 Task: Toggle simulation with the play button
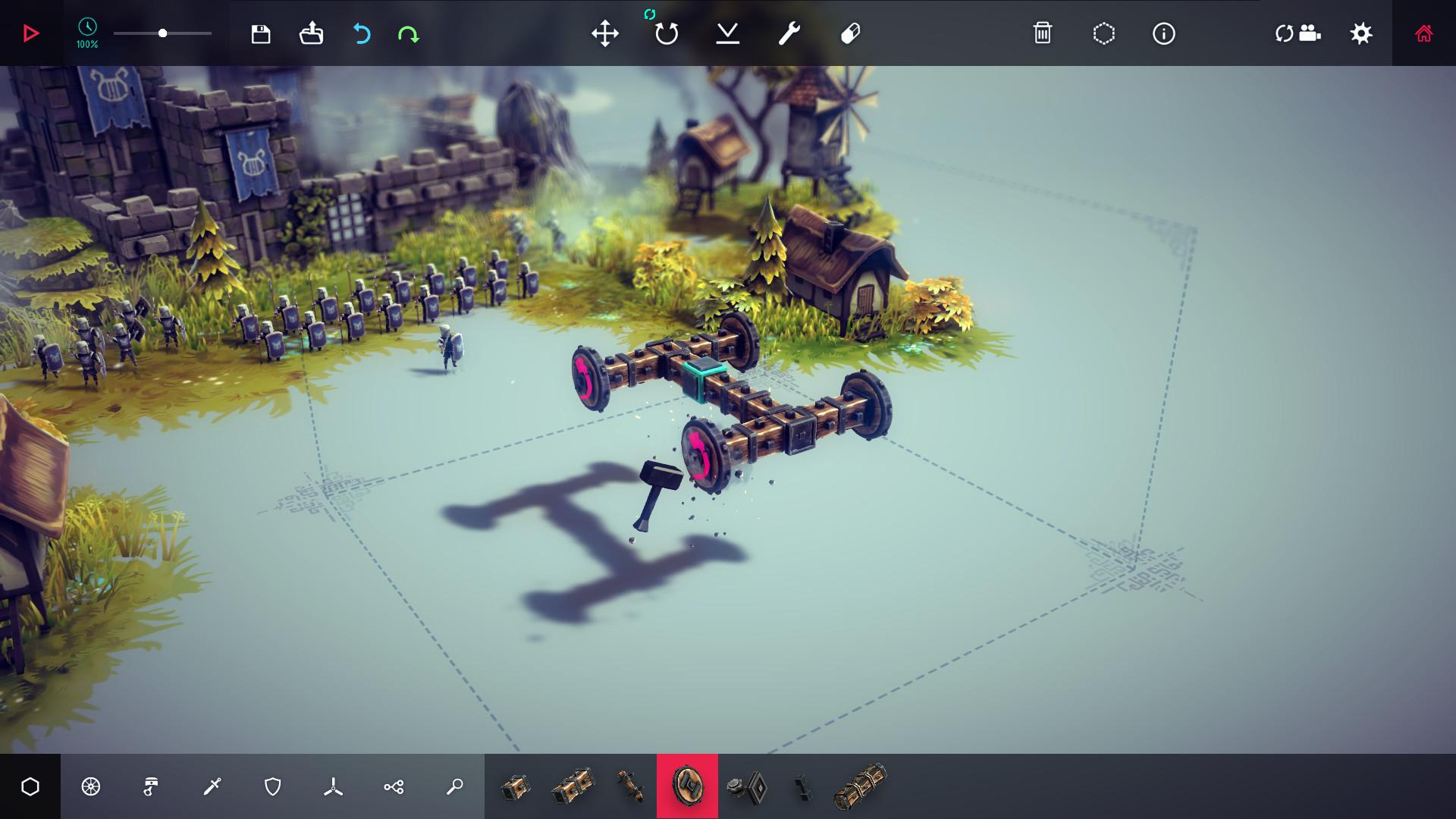(x=30, y=33)
